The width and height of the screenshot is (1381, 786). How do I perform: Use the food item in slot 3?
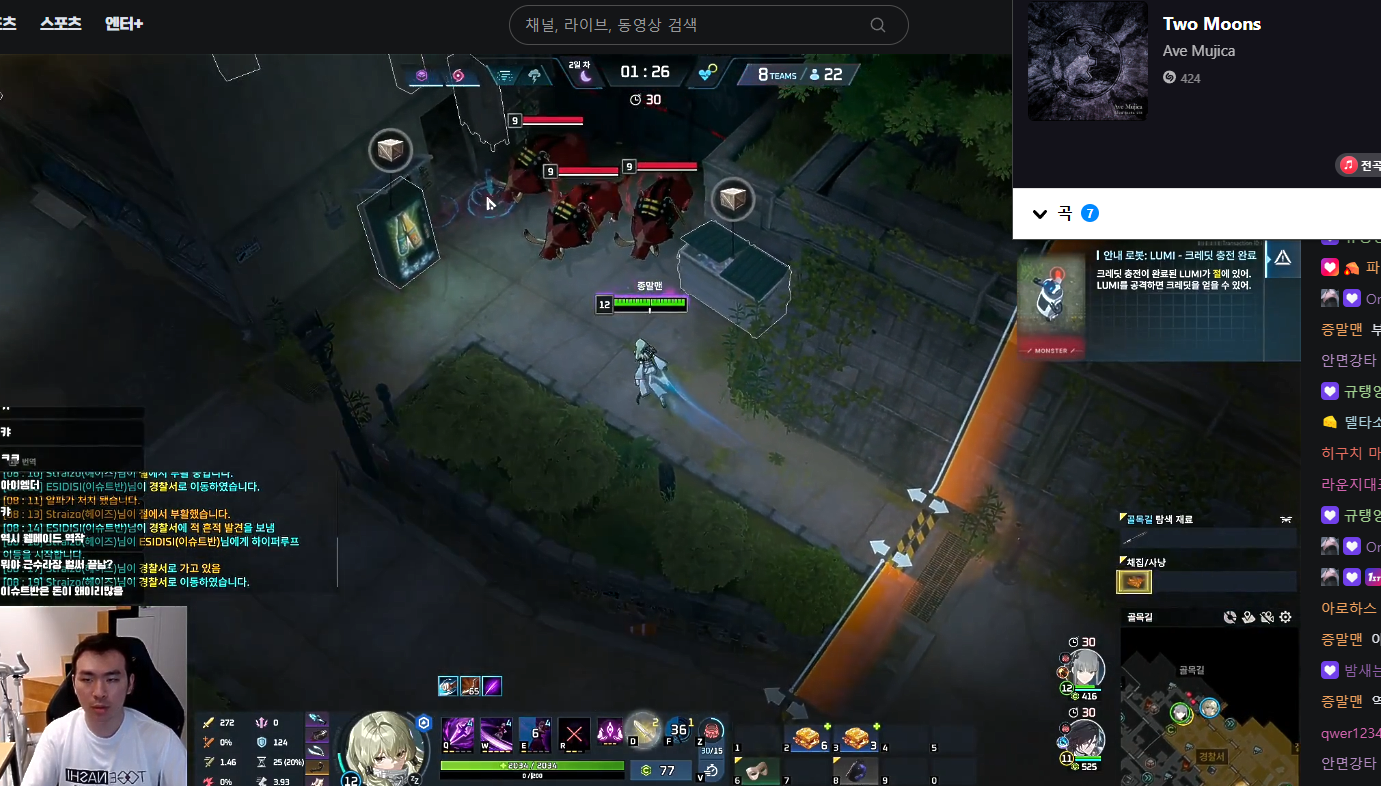855,738
